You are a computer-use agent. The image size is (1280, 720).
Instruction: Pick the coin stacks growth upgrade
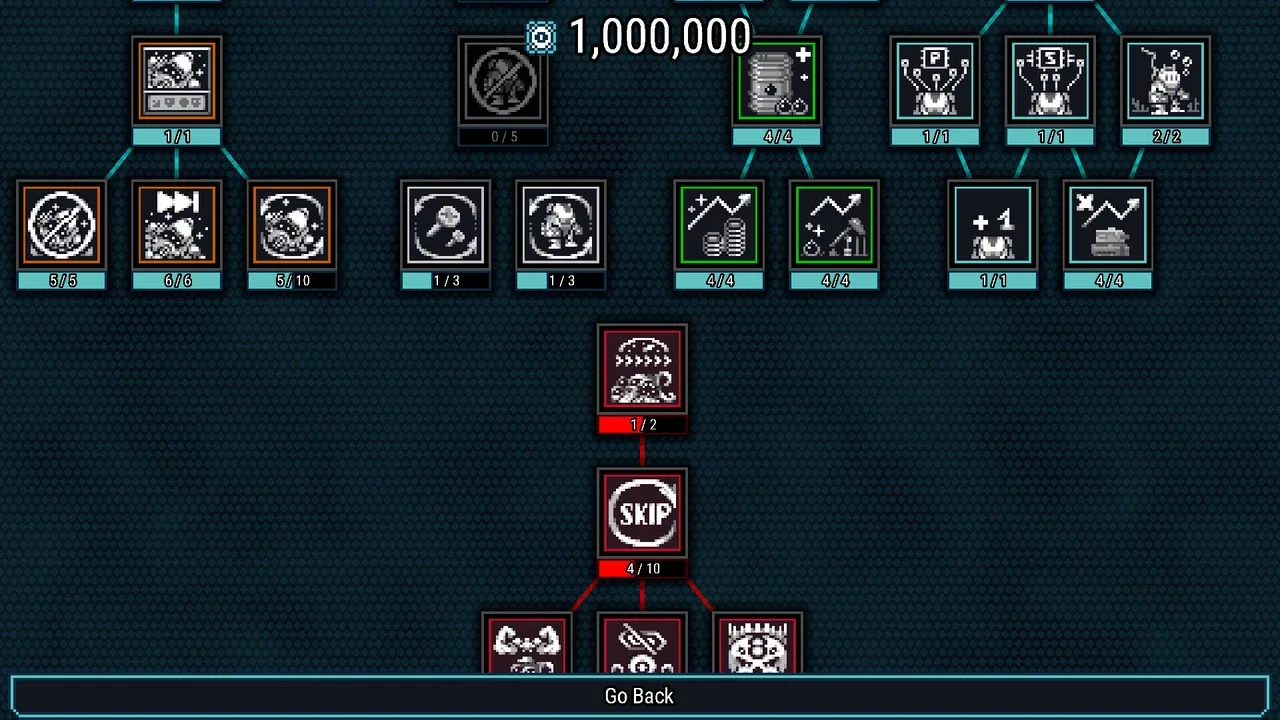pyautogui.click(x=720, y=226)
